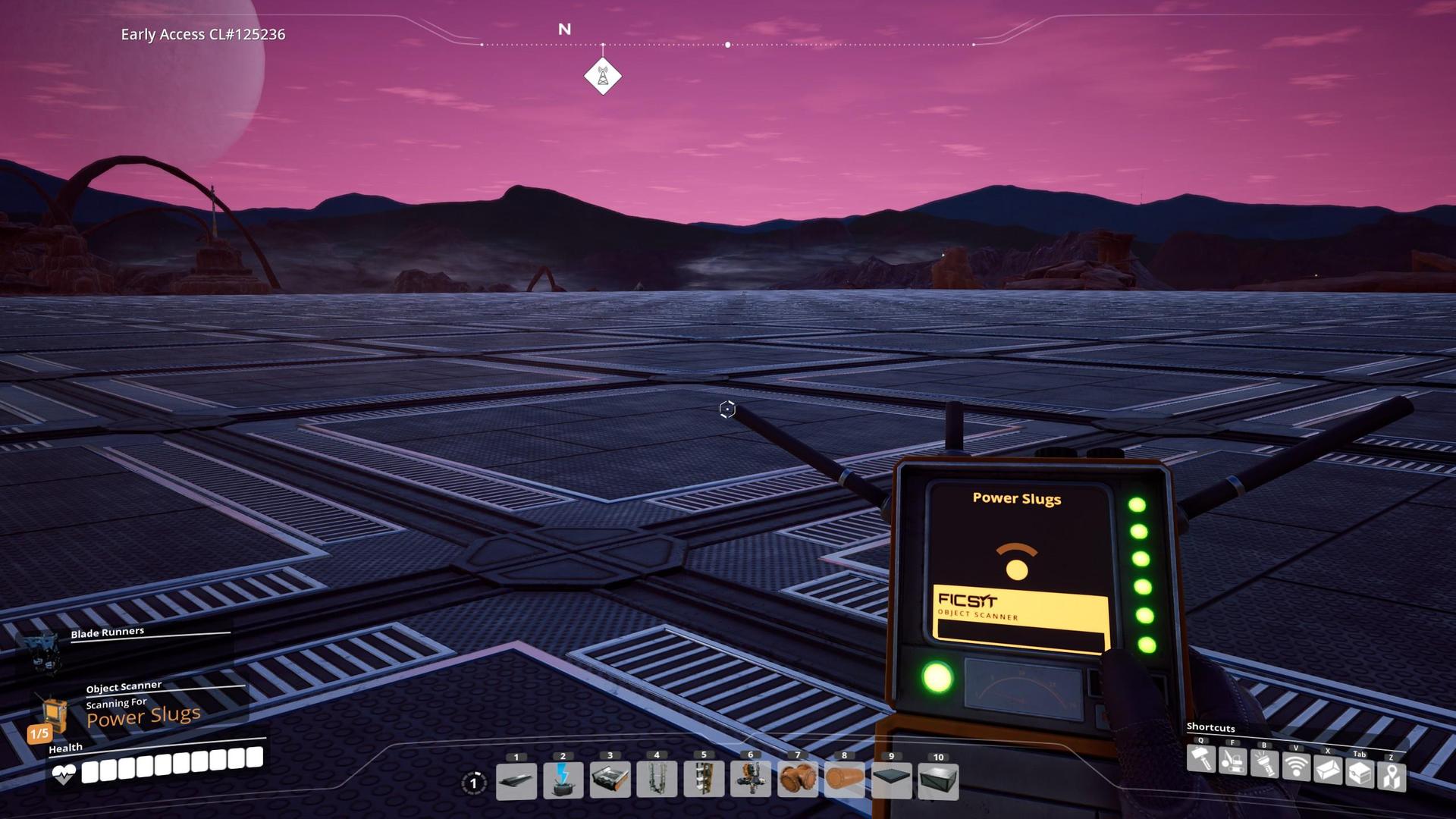Select the pipeline junction hotbar slot
Screen dimensions: 1456x819
[x=798, y=781]
